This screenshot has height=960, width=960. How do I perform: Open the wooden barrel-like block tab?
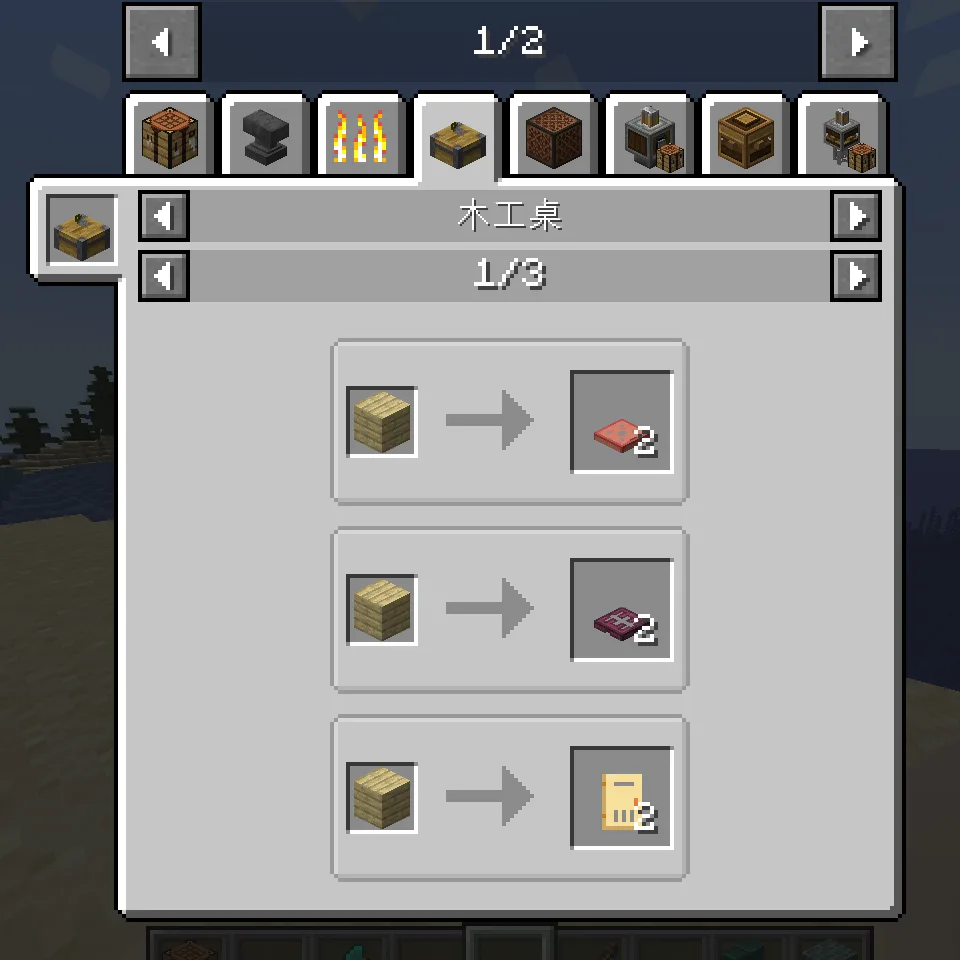point(745,138)
